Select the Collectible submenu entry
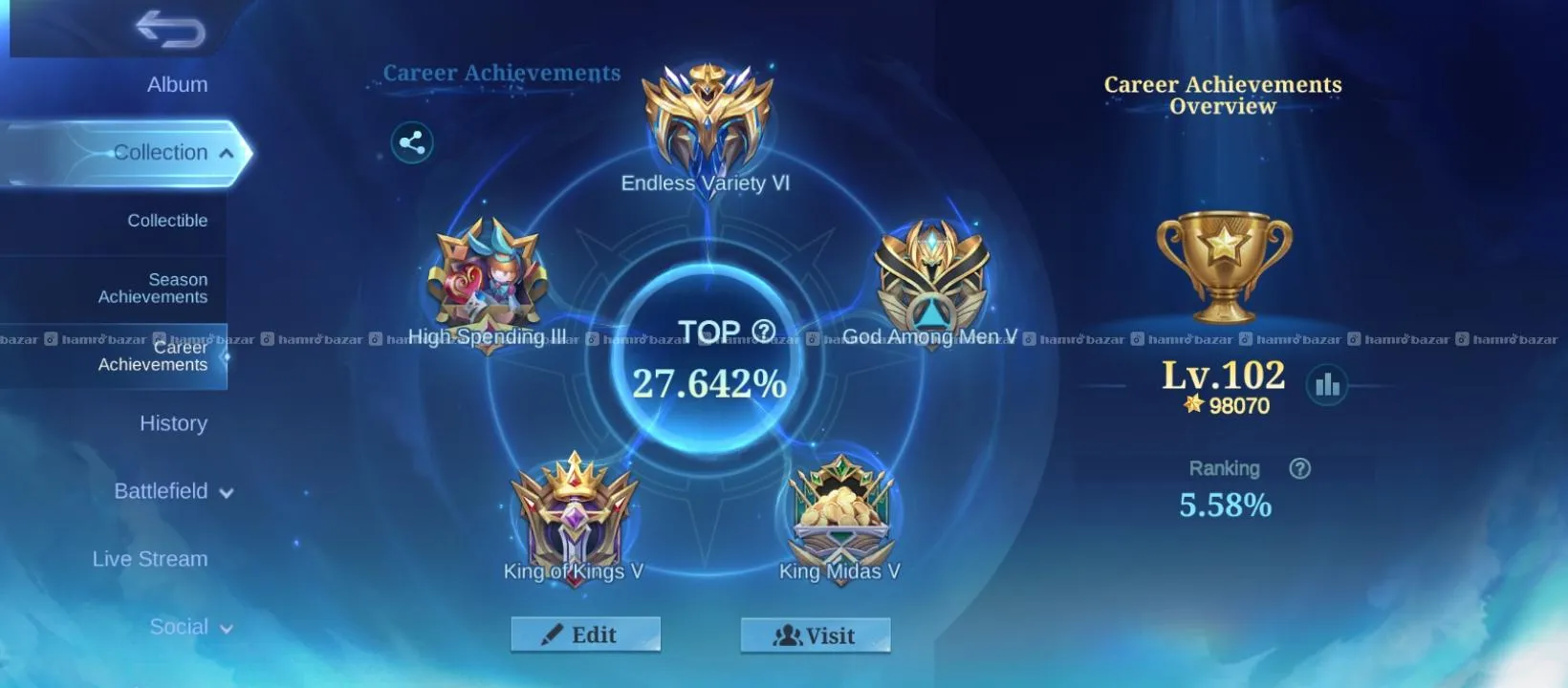 coord(167,221)
